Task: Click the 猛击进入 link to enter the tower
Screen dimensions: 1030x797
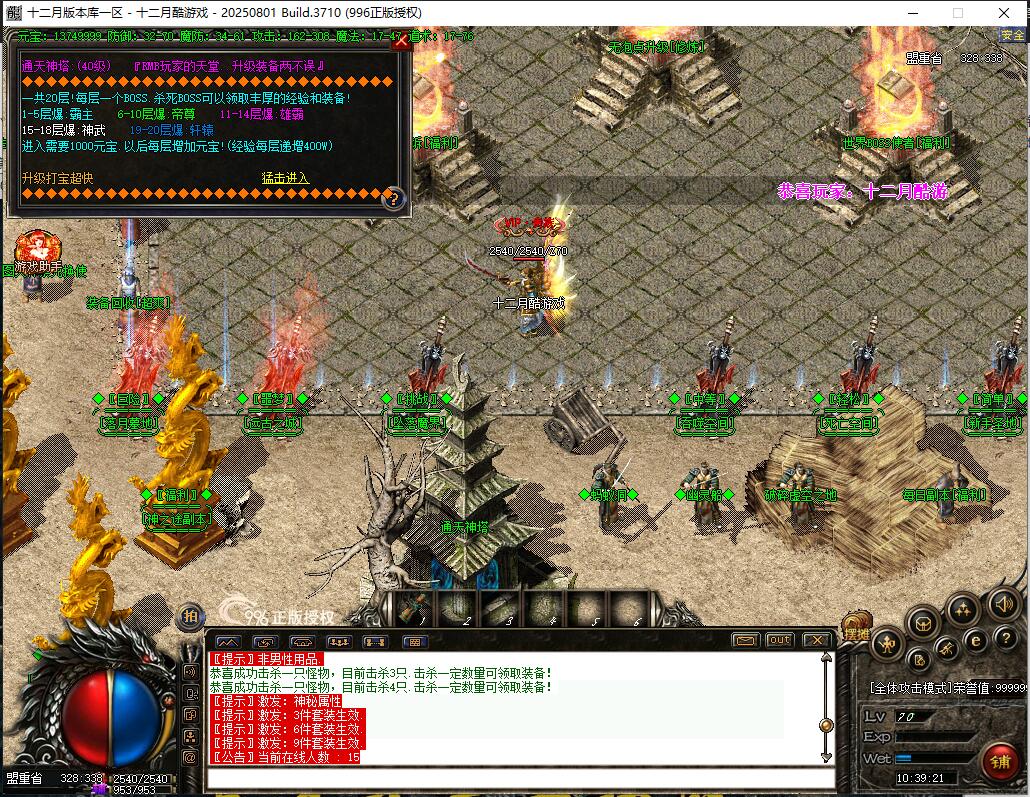Action: click(285, 178)
